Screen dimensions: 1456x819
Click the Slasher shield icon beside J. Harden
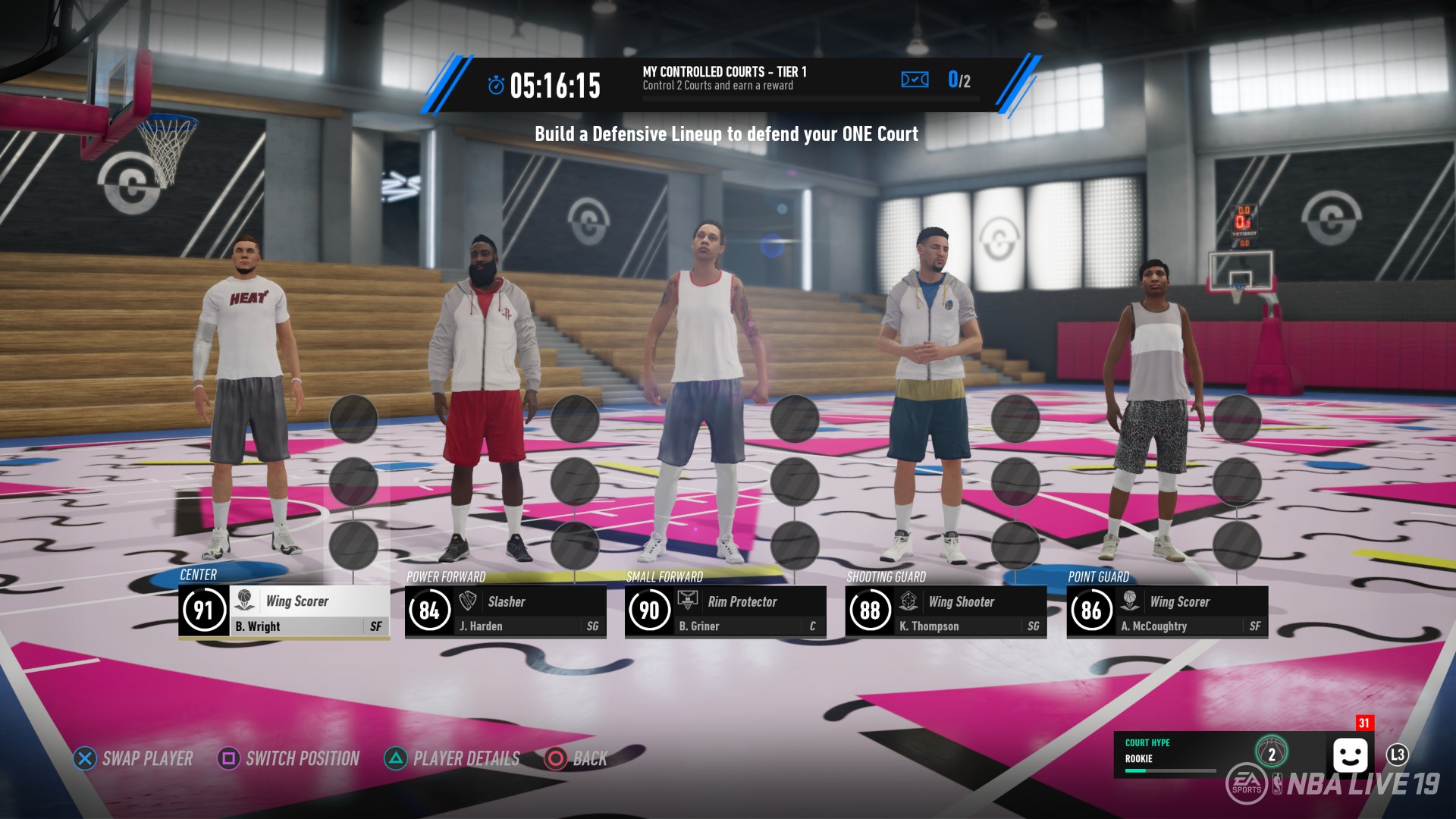(465, 601)
